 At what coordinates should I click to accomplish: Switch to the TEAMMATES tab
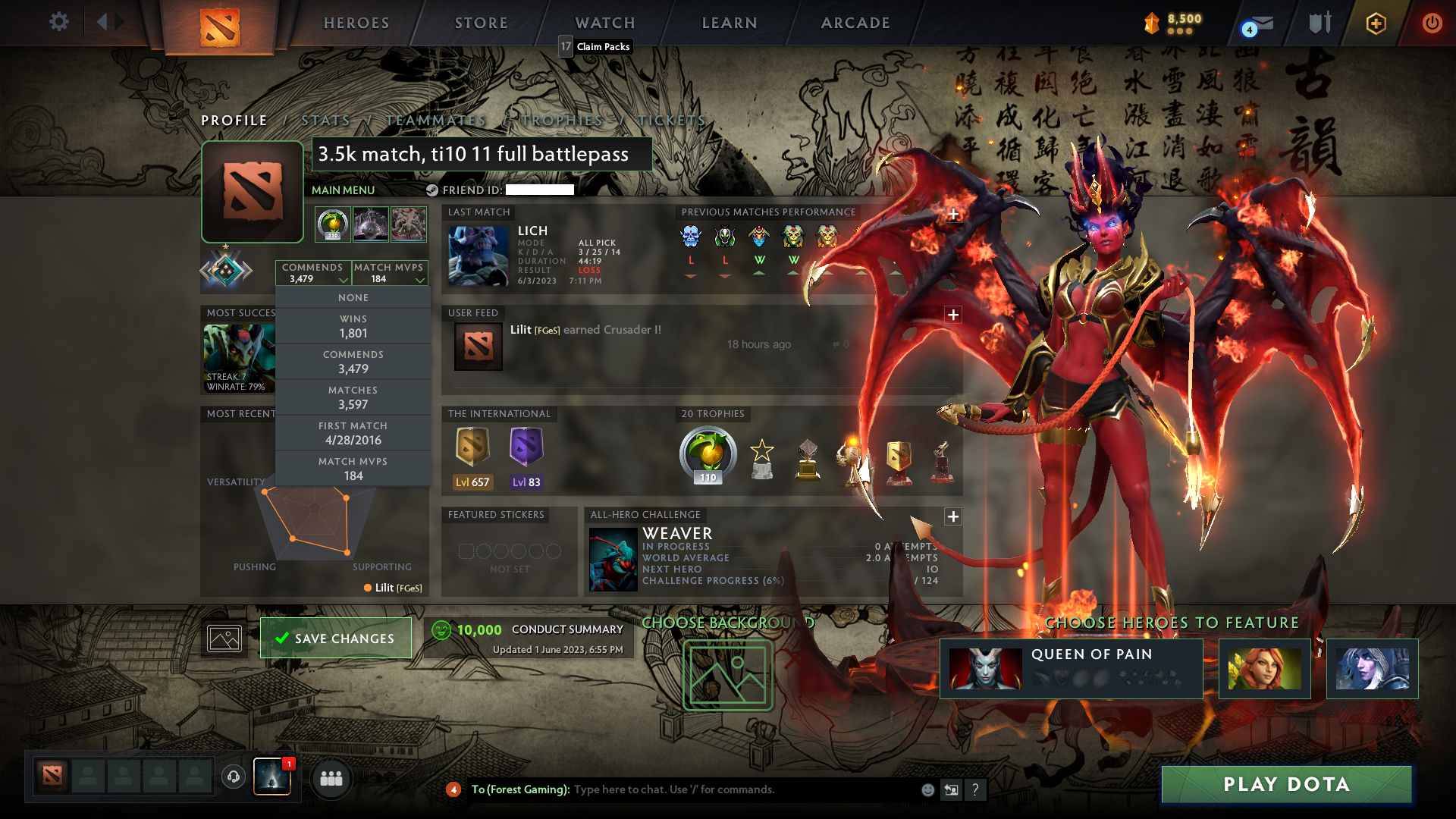pos(436,120)
